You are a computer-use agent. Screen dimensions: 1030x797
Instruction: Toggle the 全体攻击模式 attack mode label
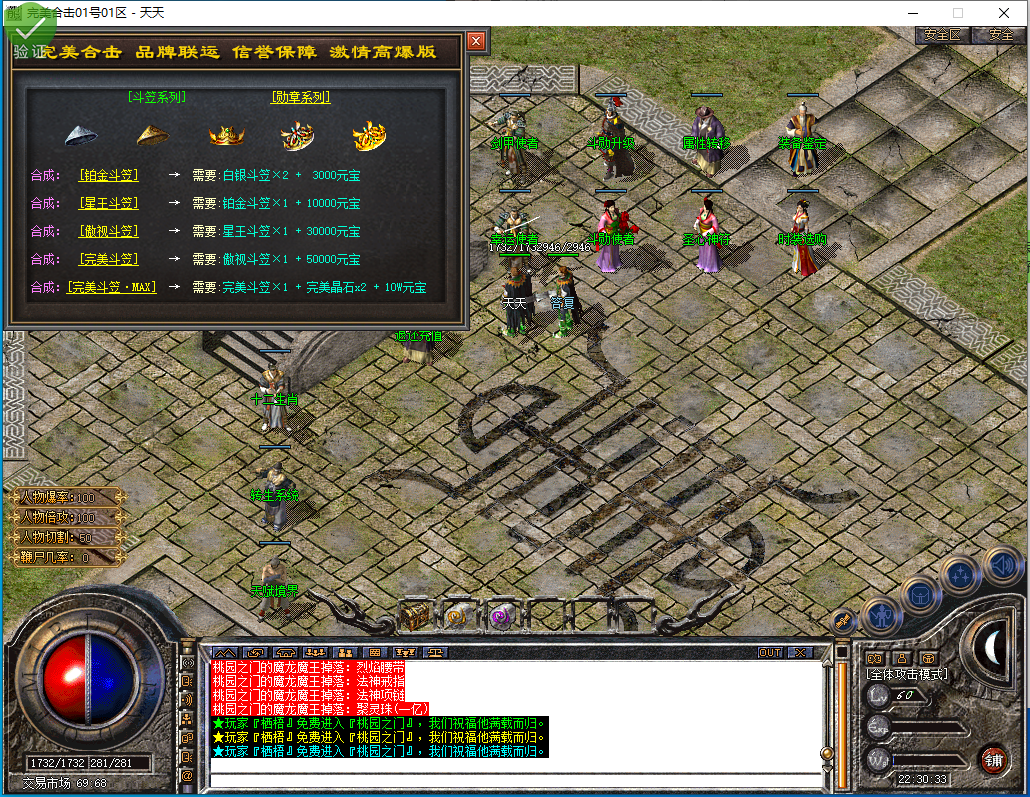point(906,674)
